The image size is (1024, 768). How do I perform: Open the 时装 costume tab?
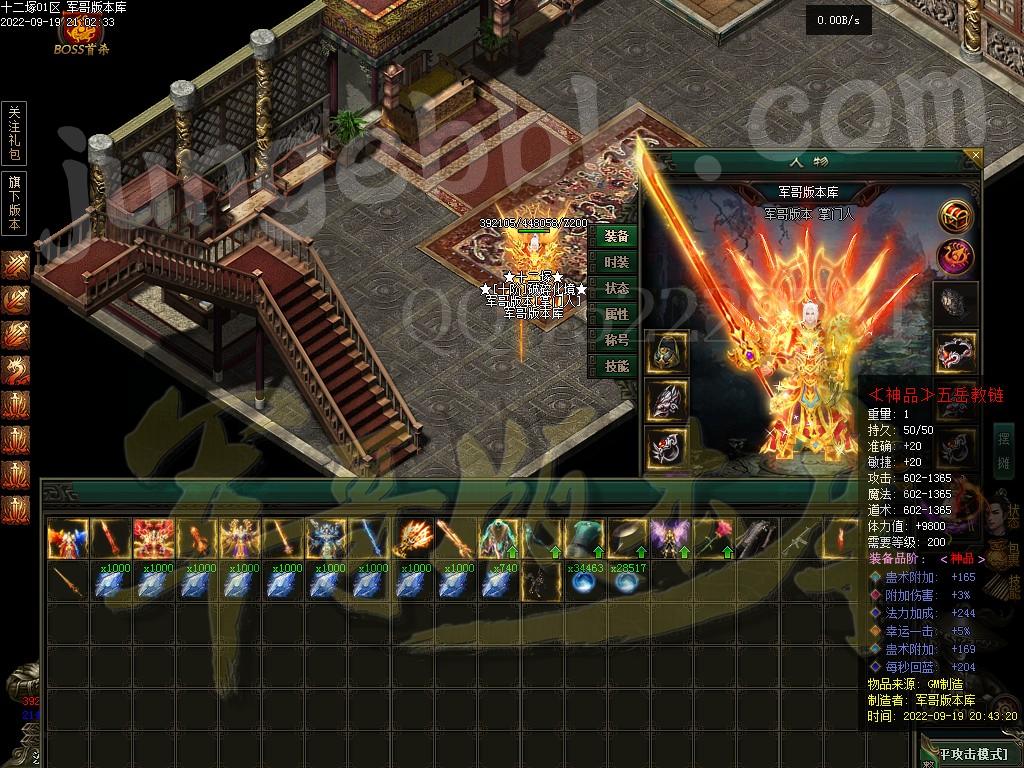(617, 262)
